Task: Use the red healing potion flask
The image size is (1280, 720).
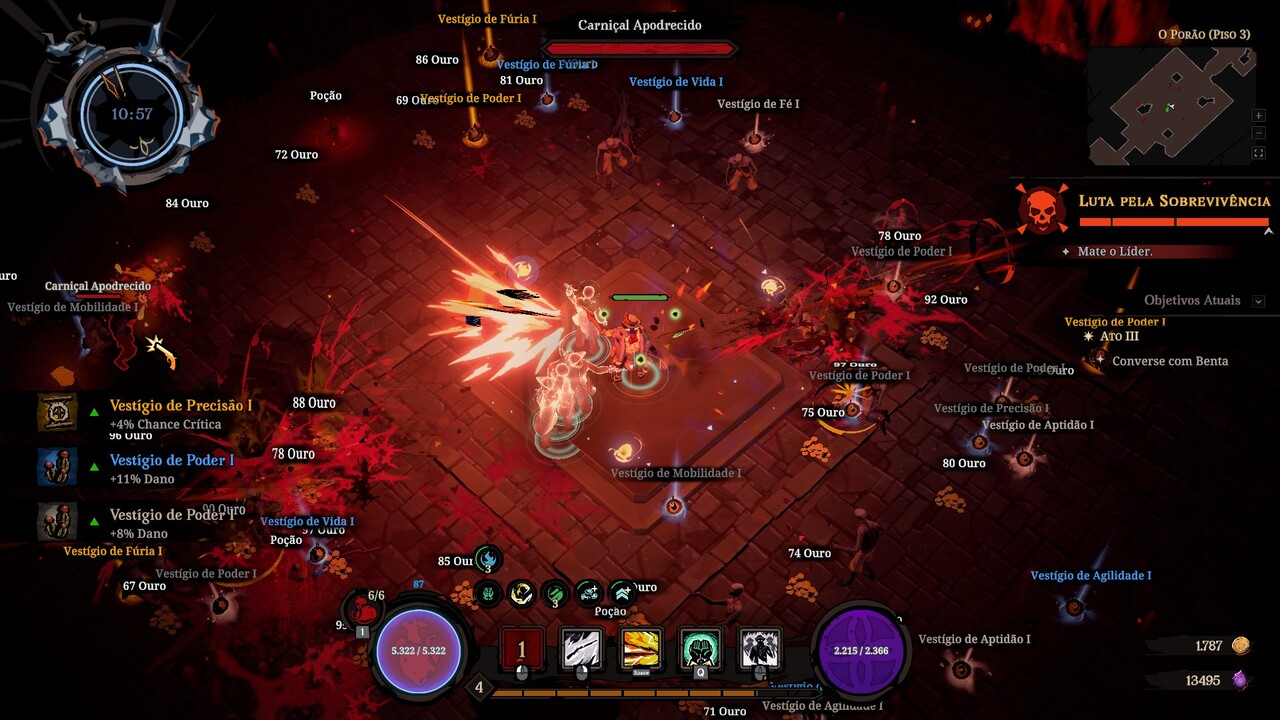Action: [365, 609]
